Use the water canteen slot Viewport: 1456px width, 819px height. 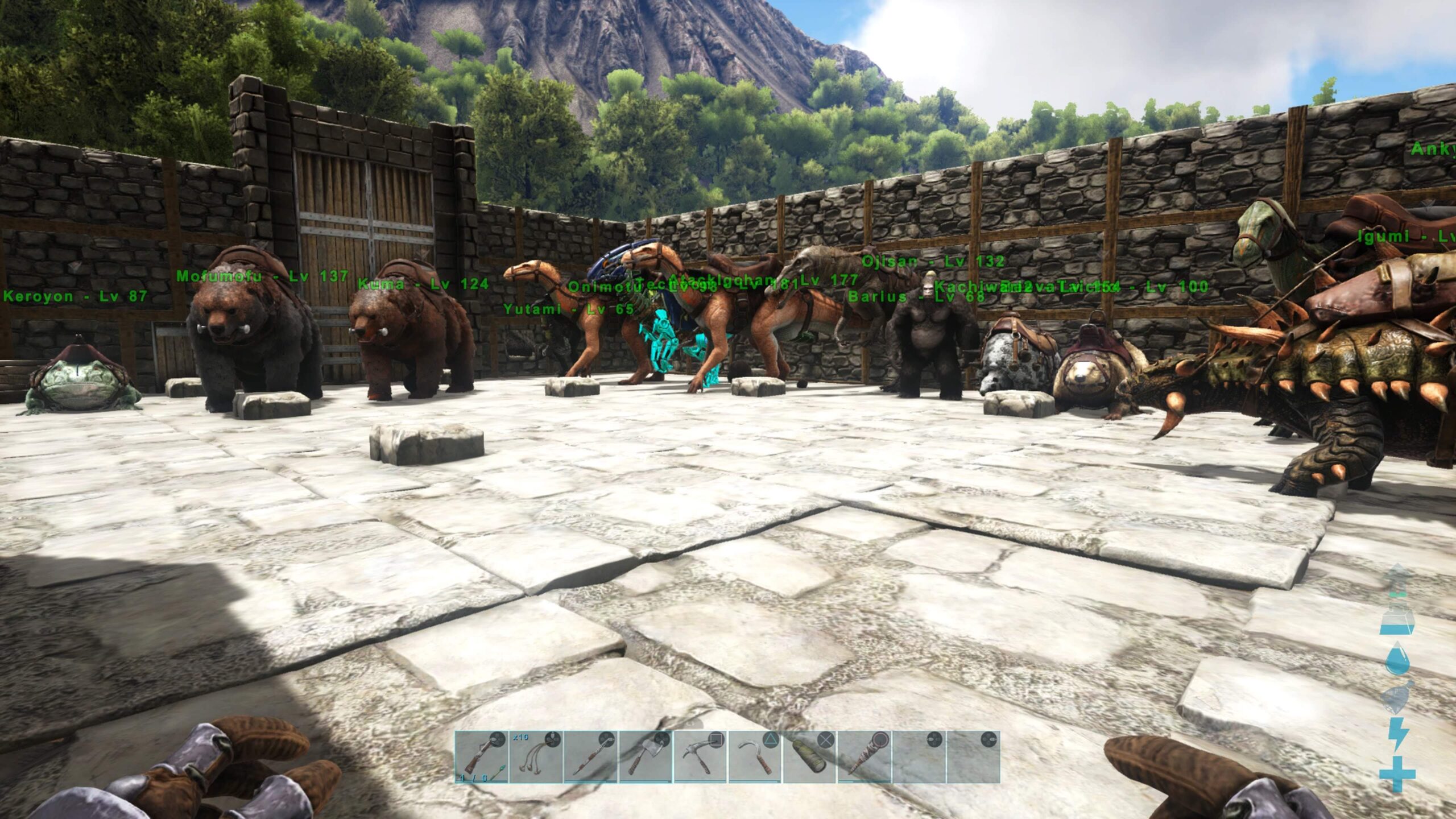[809, 756]
